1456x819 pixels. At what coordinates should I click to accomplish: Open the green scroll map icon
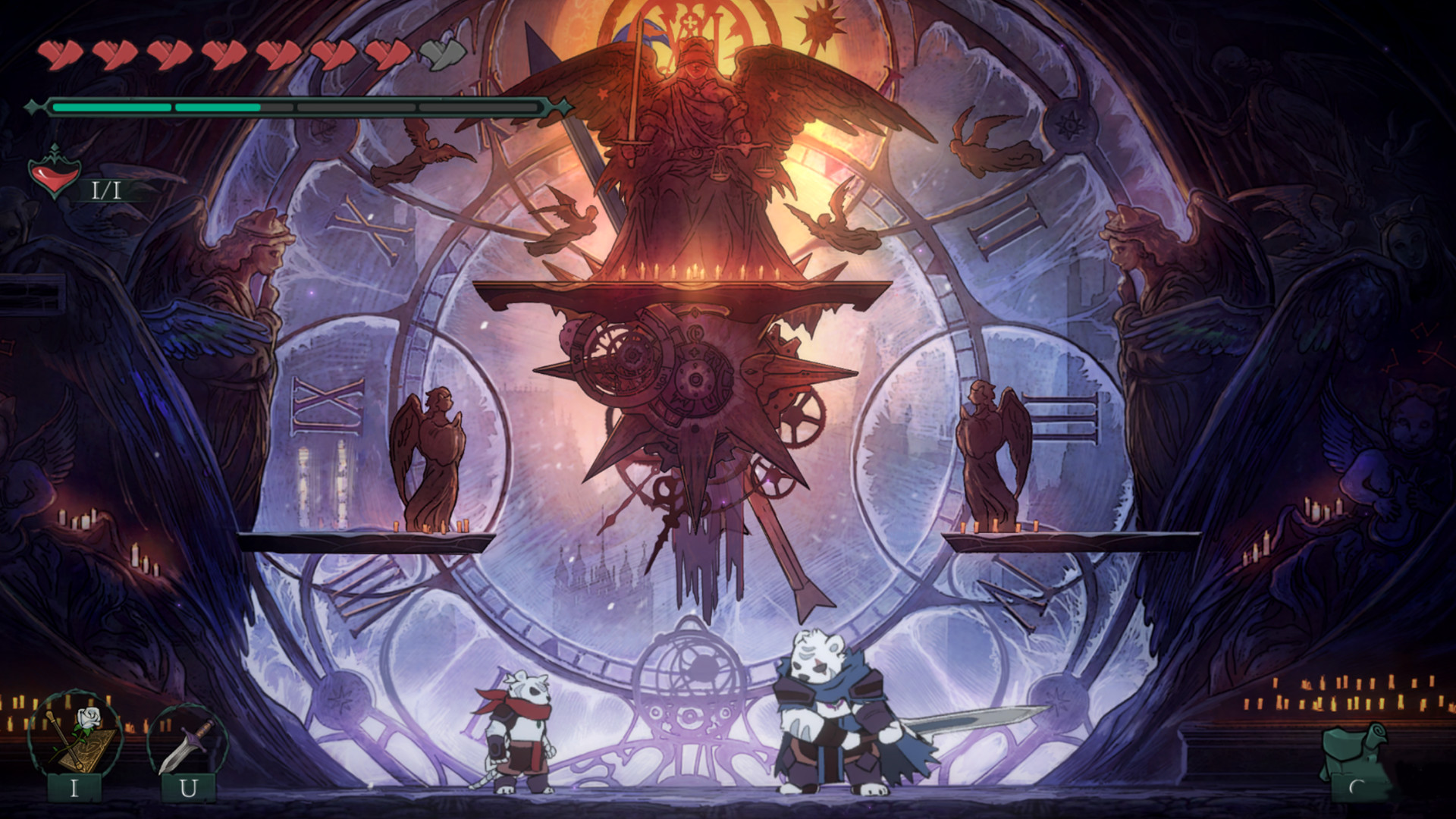pos(1356,752)
